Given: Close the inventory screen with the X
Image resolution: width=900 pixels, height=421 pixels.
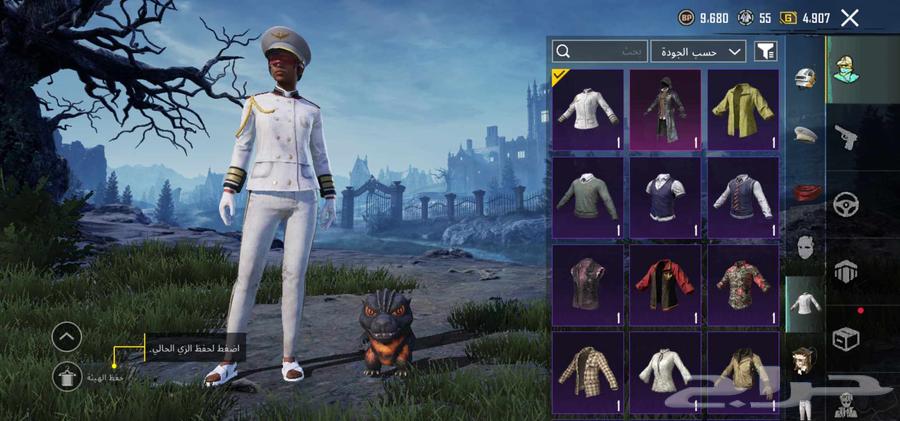Looking at the screenshot, I should [850, 18].
